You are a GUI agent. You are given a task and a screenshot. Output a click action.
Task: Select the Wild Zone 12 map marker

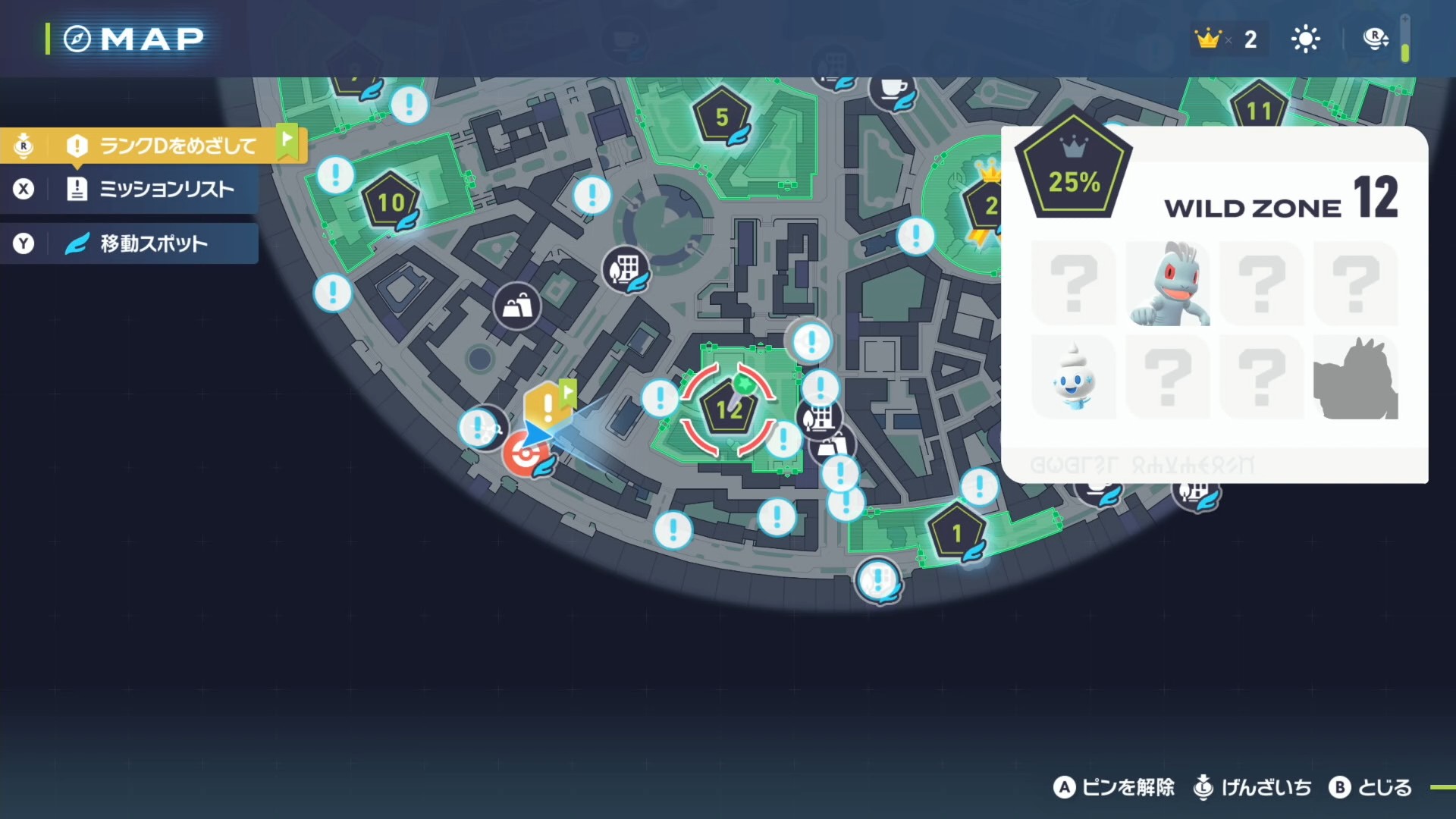[x=728, y=410]
